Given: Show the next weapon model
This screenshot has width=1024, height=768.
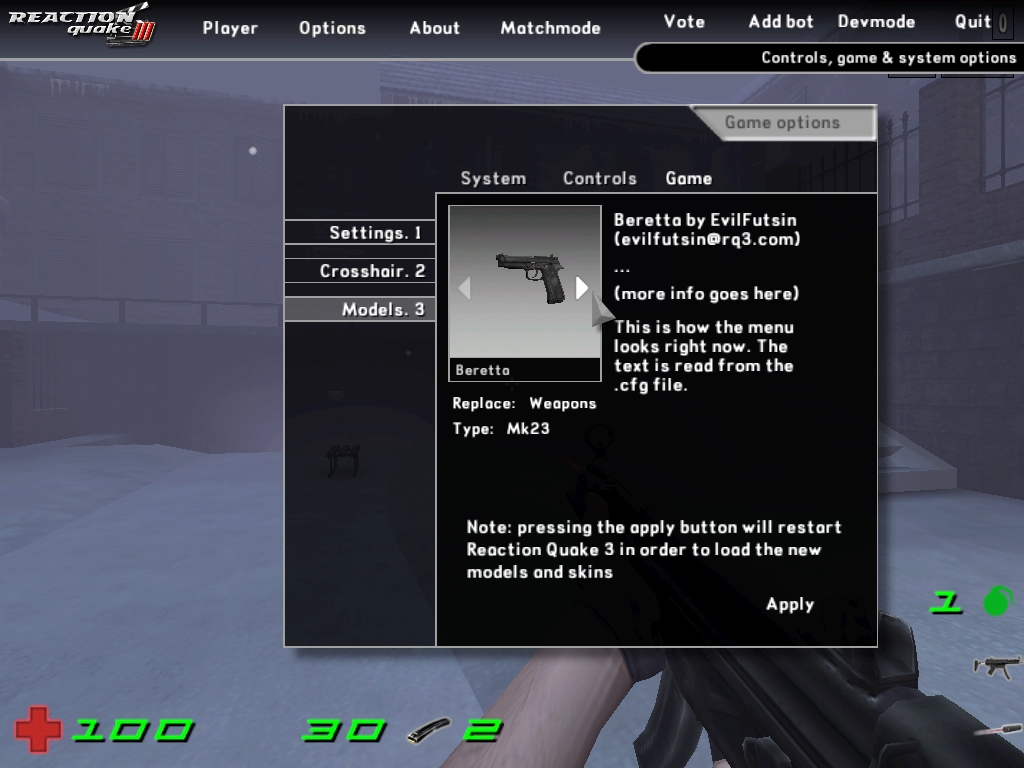Looking at the screenshot, I should tap(582, 288).
